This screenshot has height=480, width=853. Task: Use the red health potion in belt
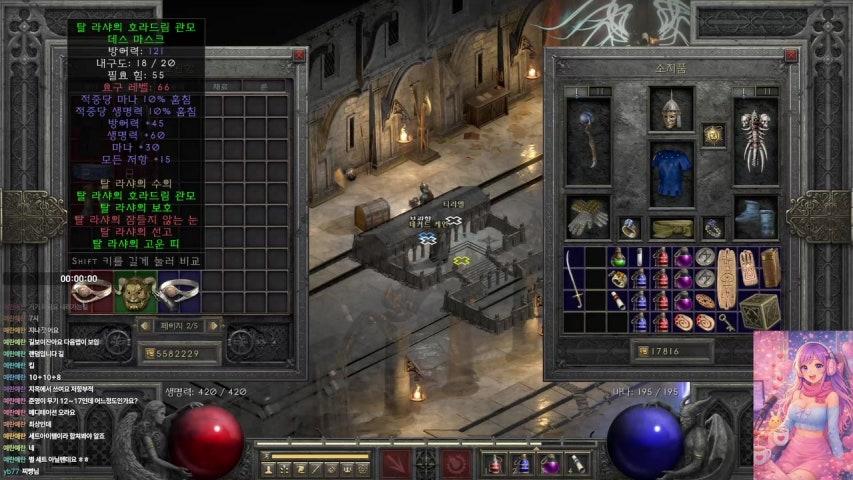point(495,463)
